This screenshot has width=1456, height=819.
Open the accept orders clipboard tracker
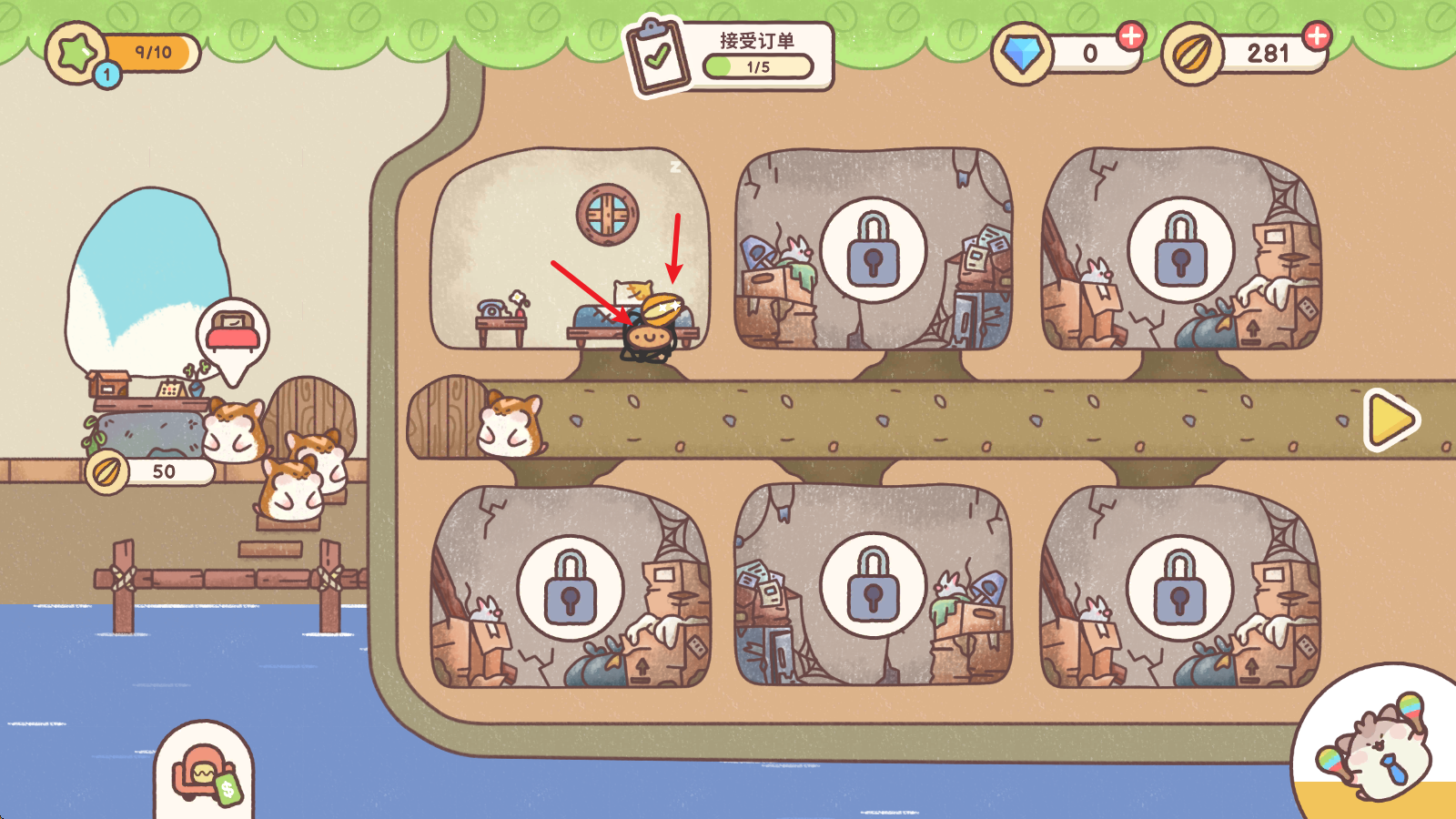(728, 56)
